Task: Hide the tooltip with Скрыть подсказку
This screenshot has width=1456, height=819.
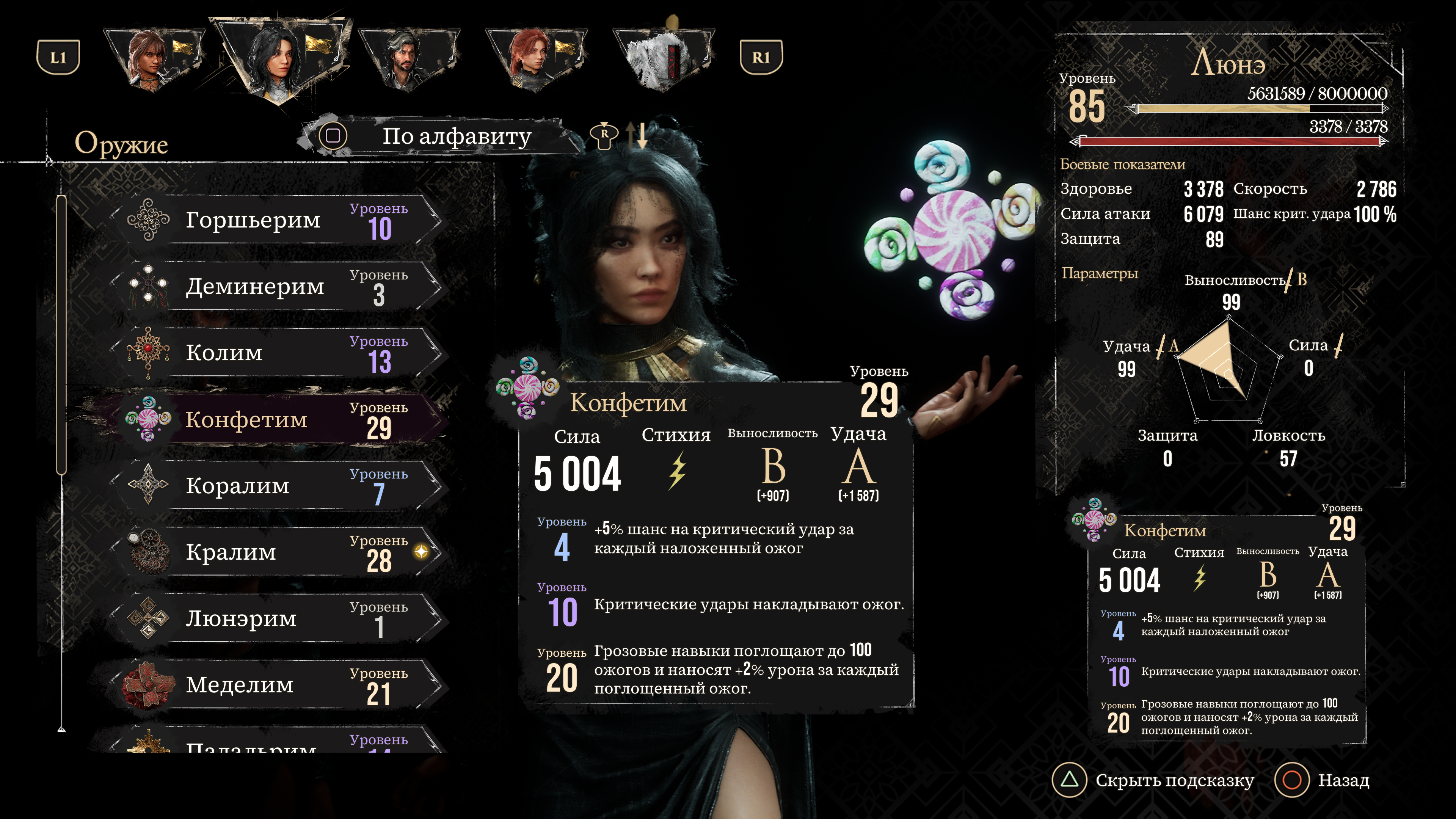Action: (1153, 780)
